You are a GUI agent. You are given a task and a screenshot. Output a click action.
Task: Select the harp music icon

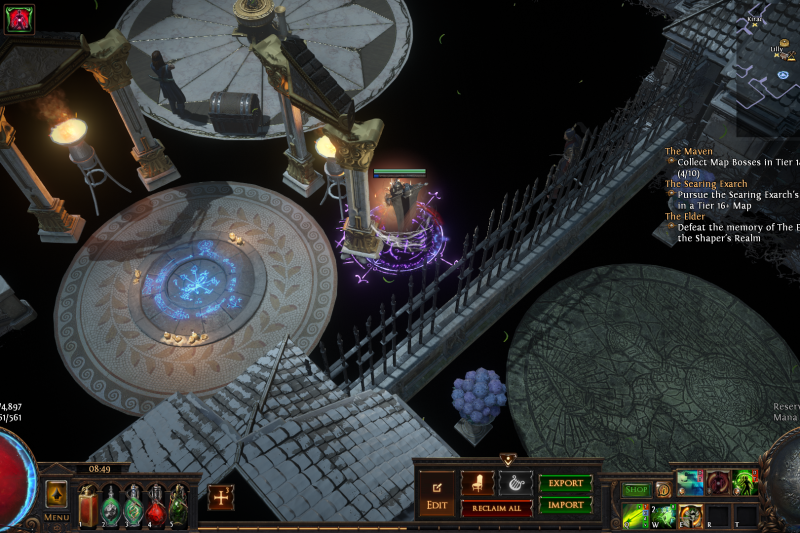[515, 483]
